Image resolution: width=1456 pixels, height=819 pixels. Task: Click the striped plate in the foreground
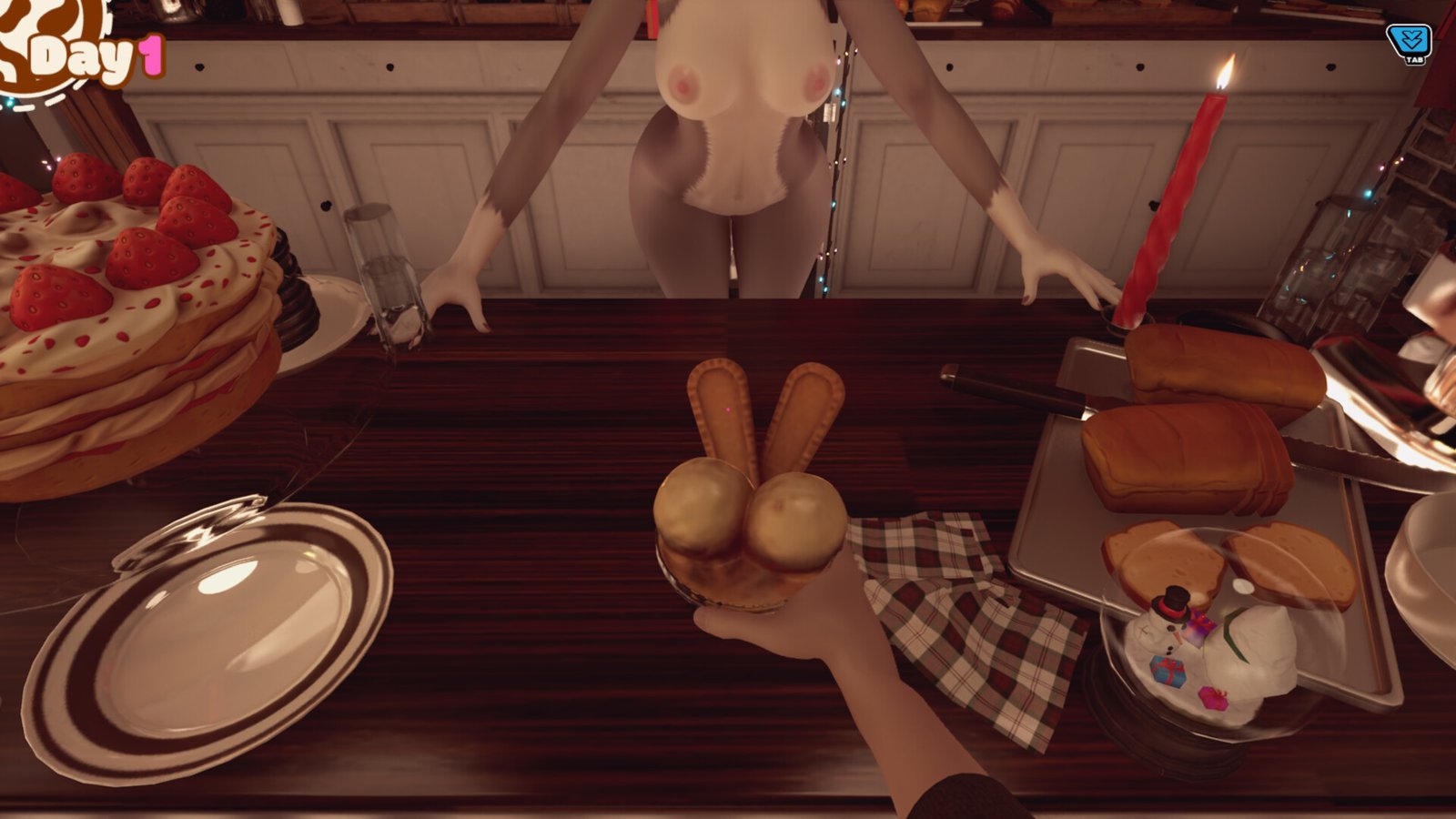[x=218, y=637]
